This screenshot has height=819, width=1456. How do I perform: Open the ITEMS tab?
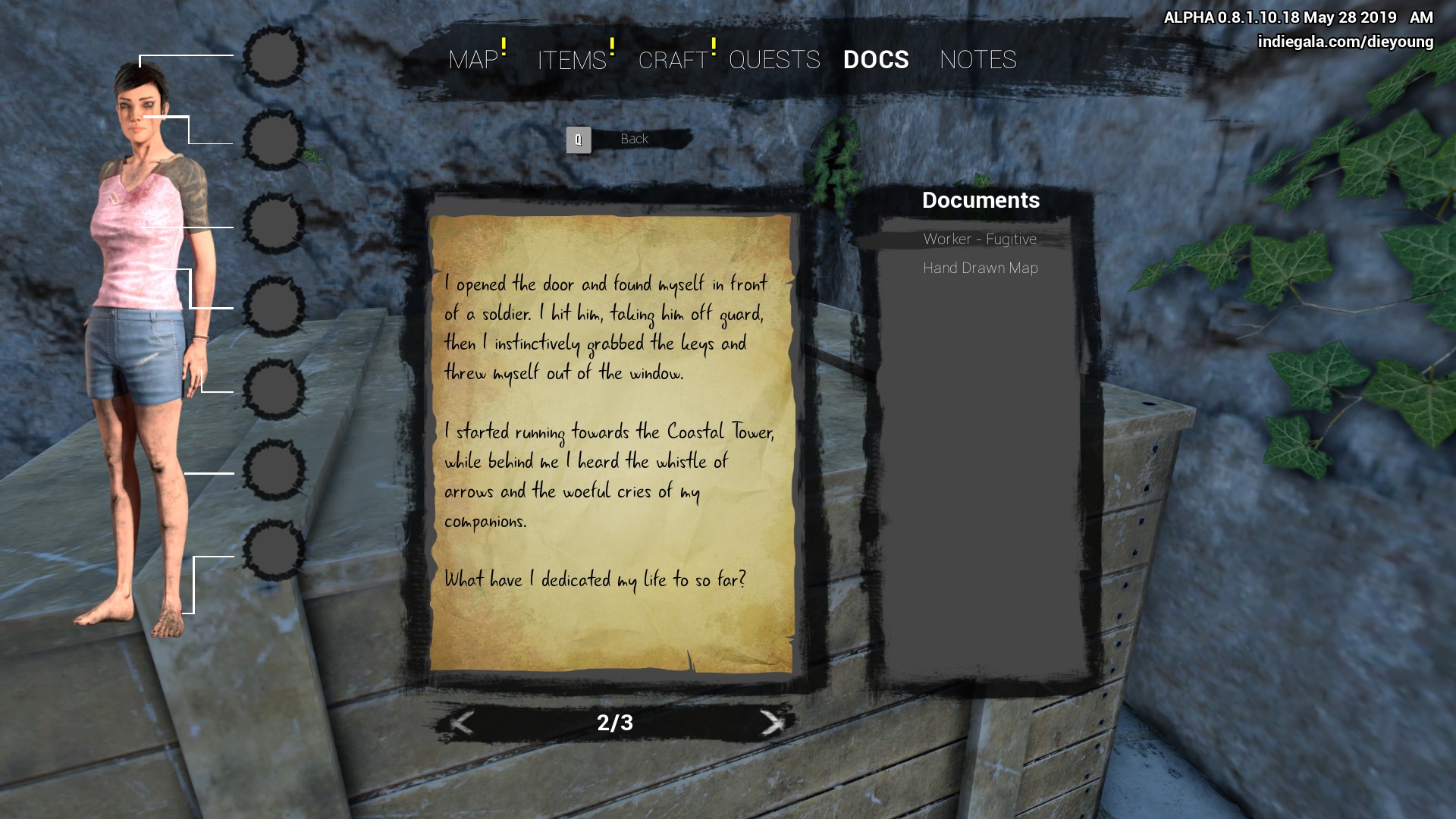point(572,60)
